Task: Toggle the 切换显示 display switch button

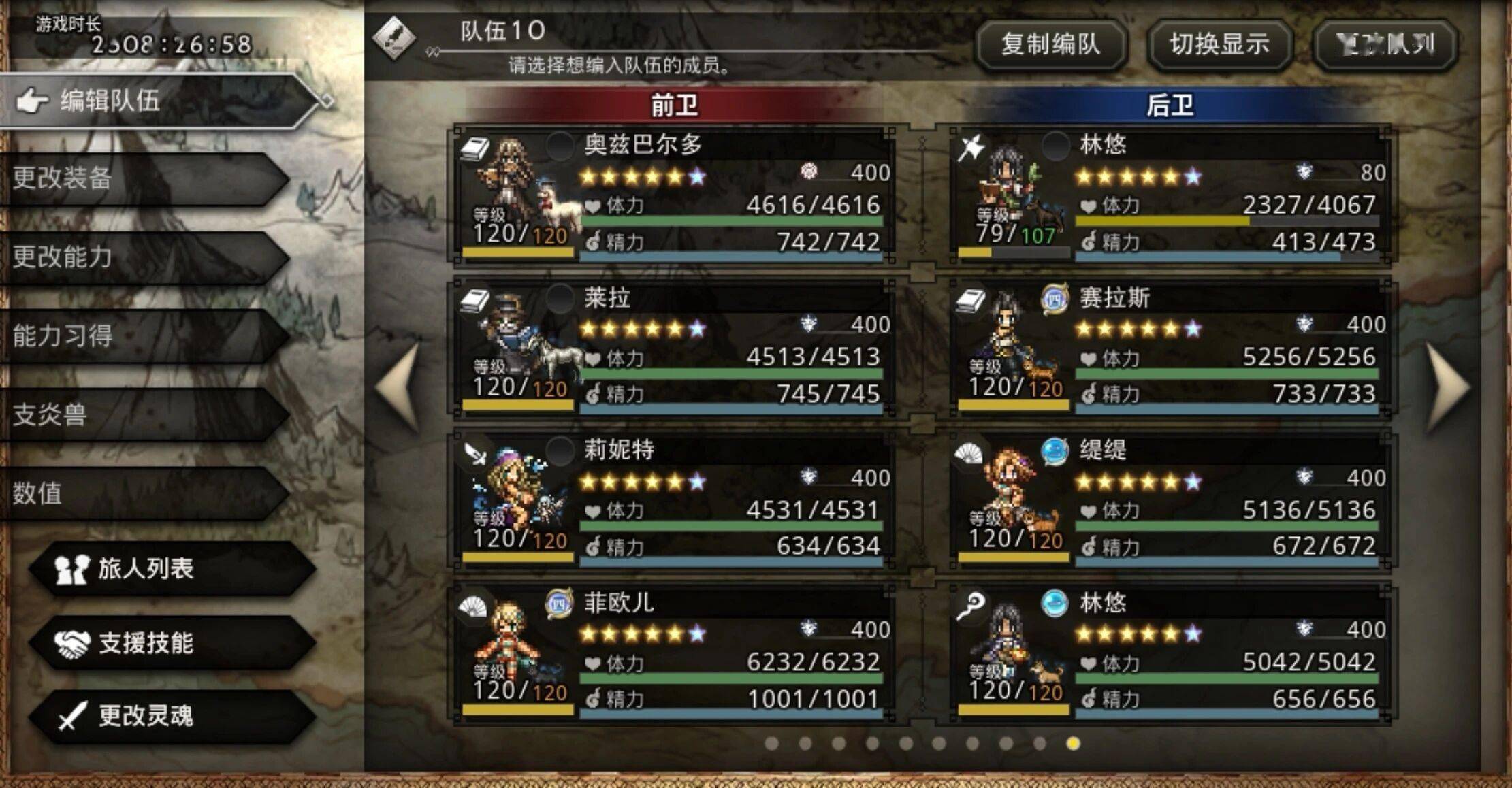Action: pos(1219,45)
